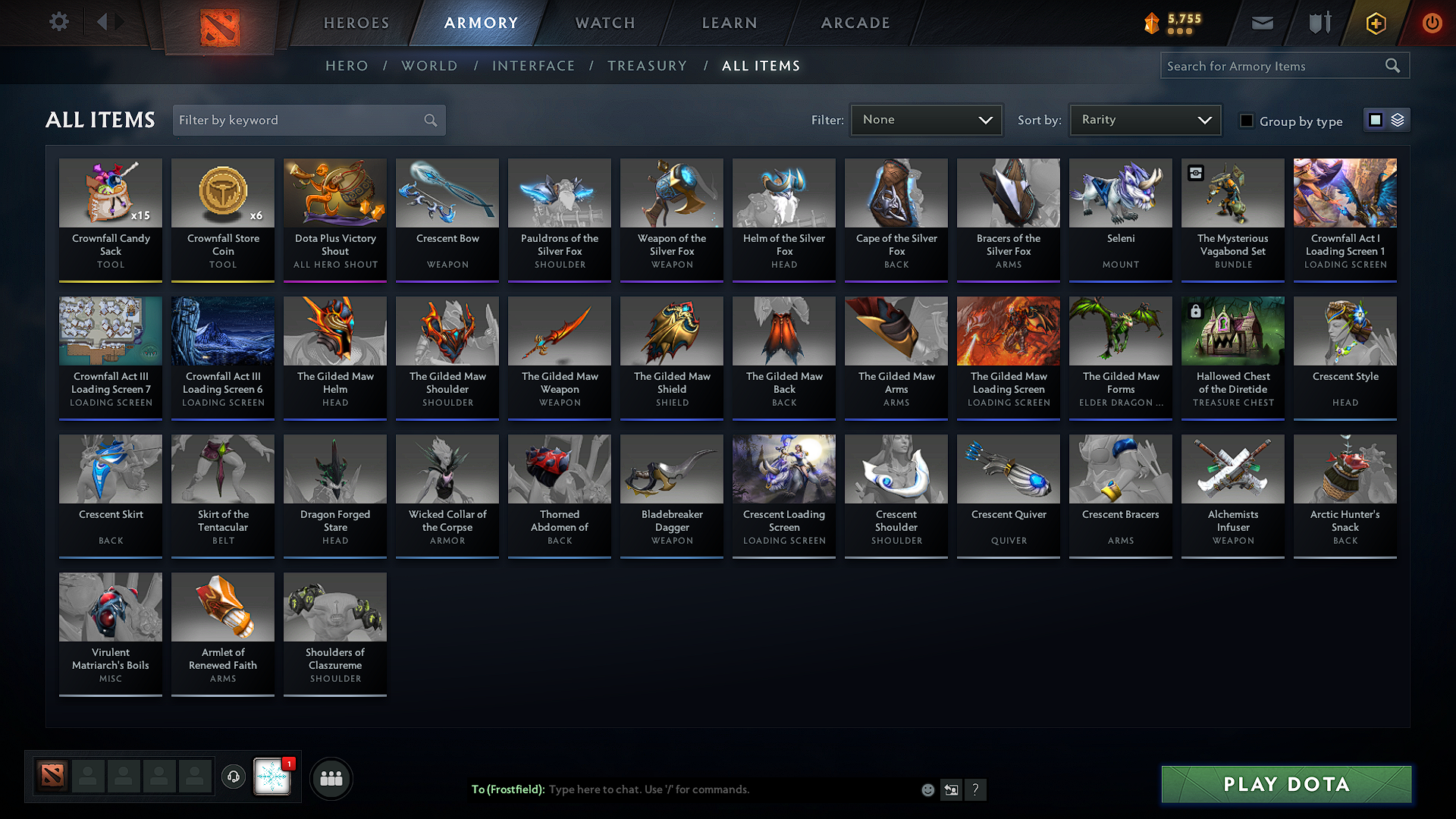1456x819 pixels.
Task: Enable the Group by type checkbox
Action: coord(1247,120)
